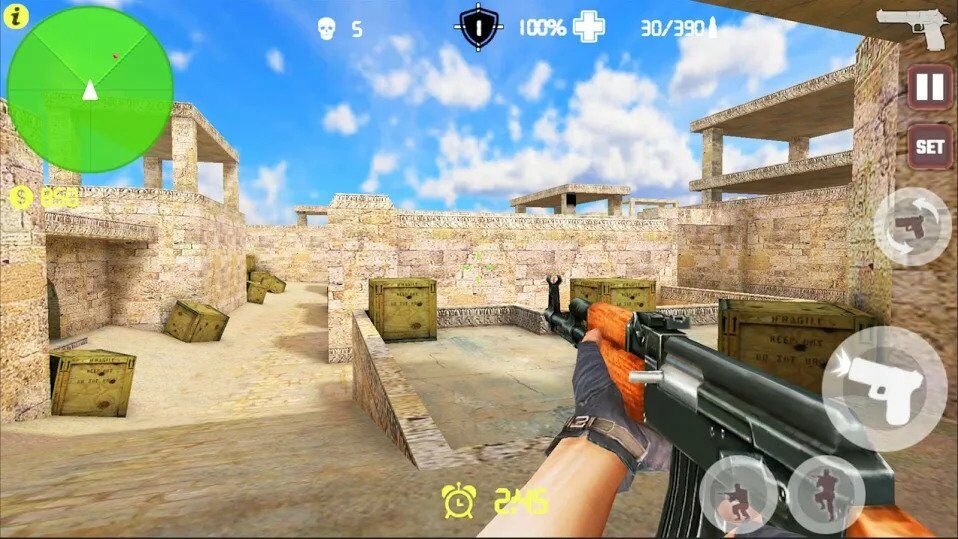Image resolution: width=958 pixels, height=539 pixels.
Task: Open settings via the SET button
Action: [929, 146]
